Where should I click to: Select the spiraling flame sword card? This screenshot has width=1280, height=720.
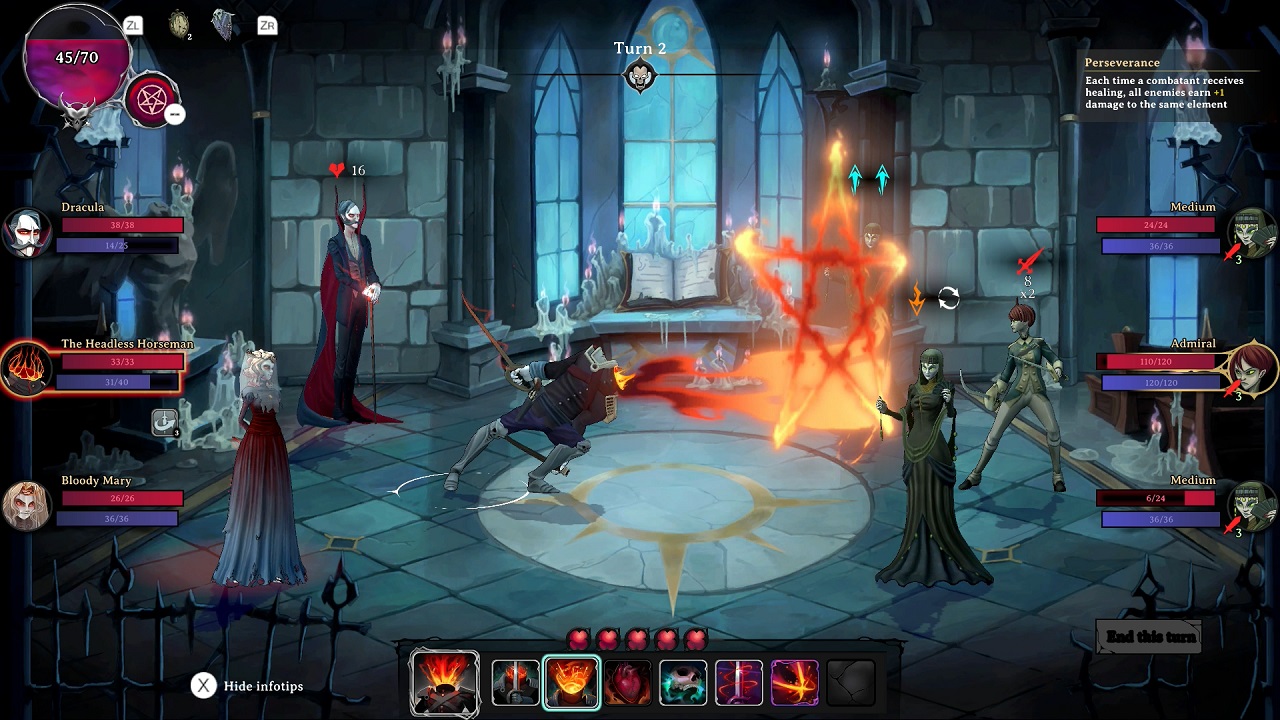739,682
